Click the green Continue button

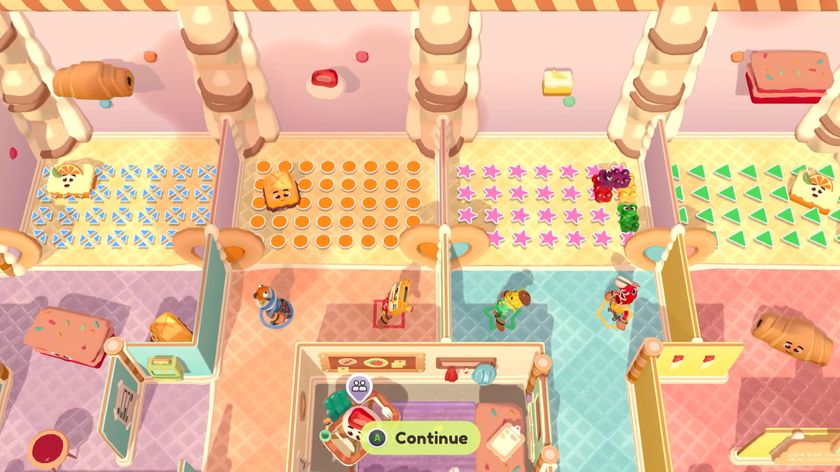pos(421,438)
